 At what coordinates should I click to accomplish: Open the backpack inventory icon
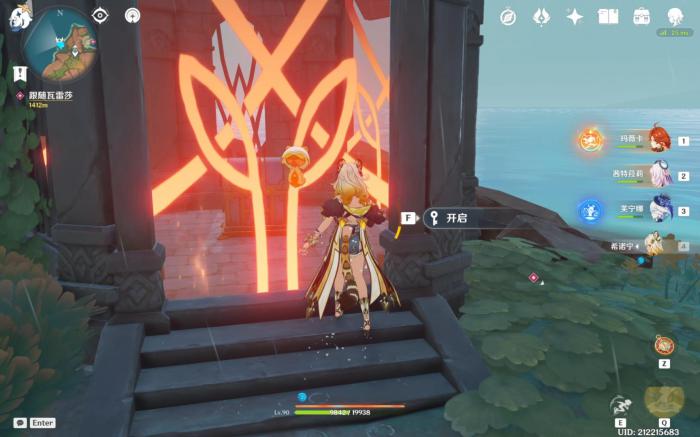coord(641,16)
